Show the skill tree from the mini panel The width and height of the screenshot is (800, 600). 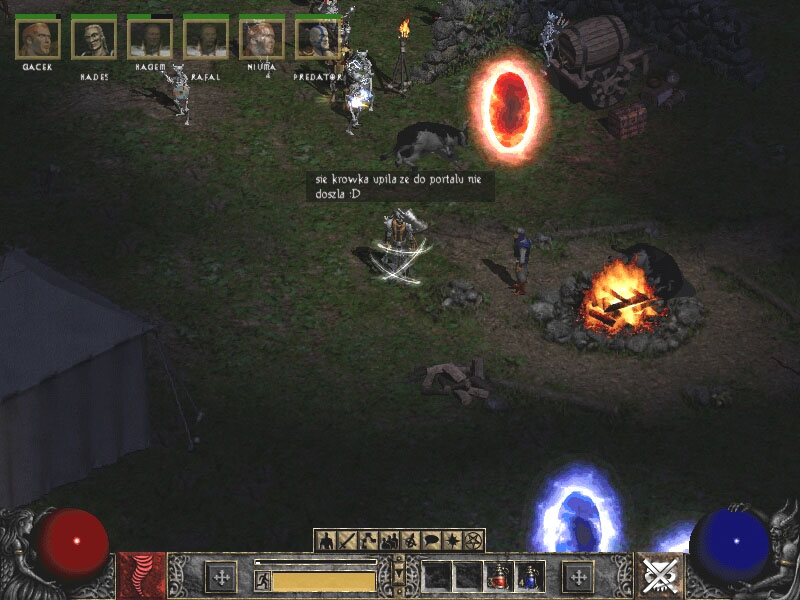(x=368, y=541)
